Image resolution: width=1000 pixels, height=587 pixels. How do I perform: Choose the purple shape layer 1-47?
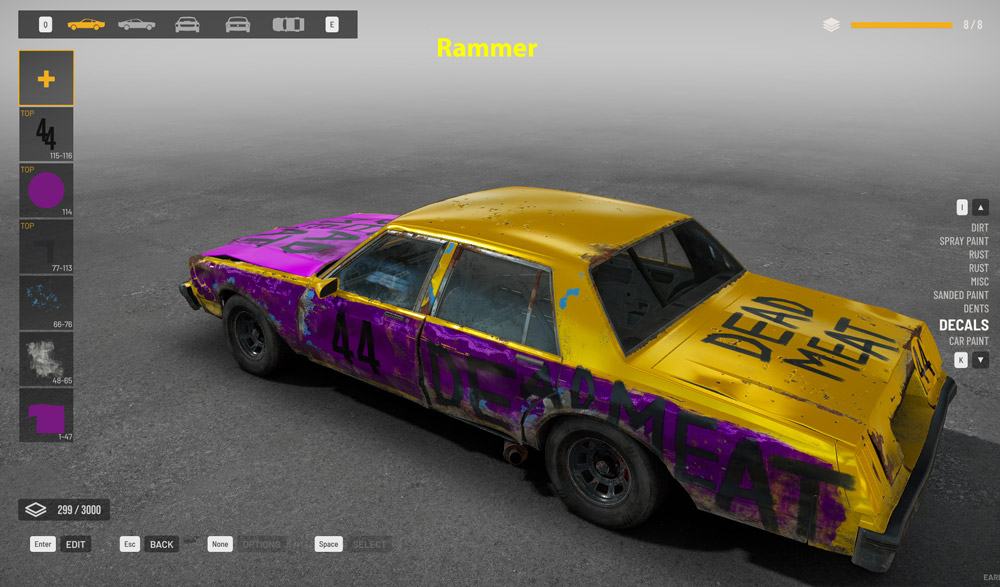(46, 415)
